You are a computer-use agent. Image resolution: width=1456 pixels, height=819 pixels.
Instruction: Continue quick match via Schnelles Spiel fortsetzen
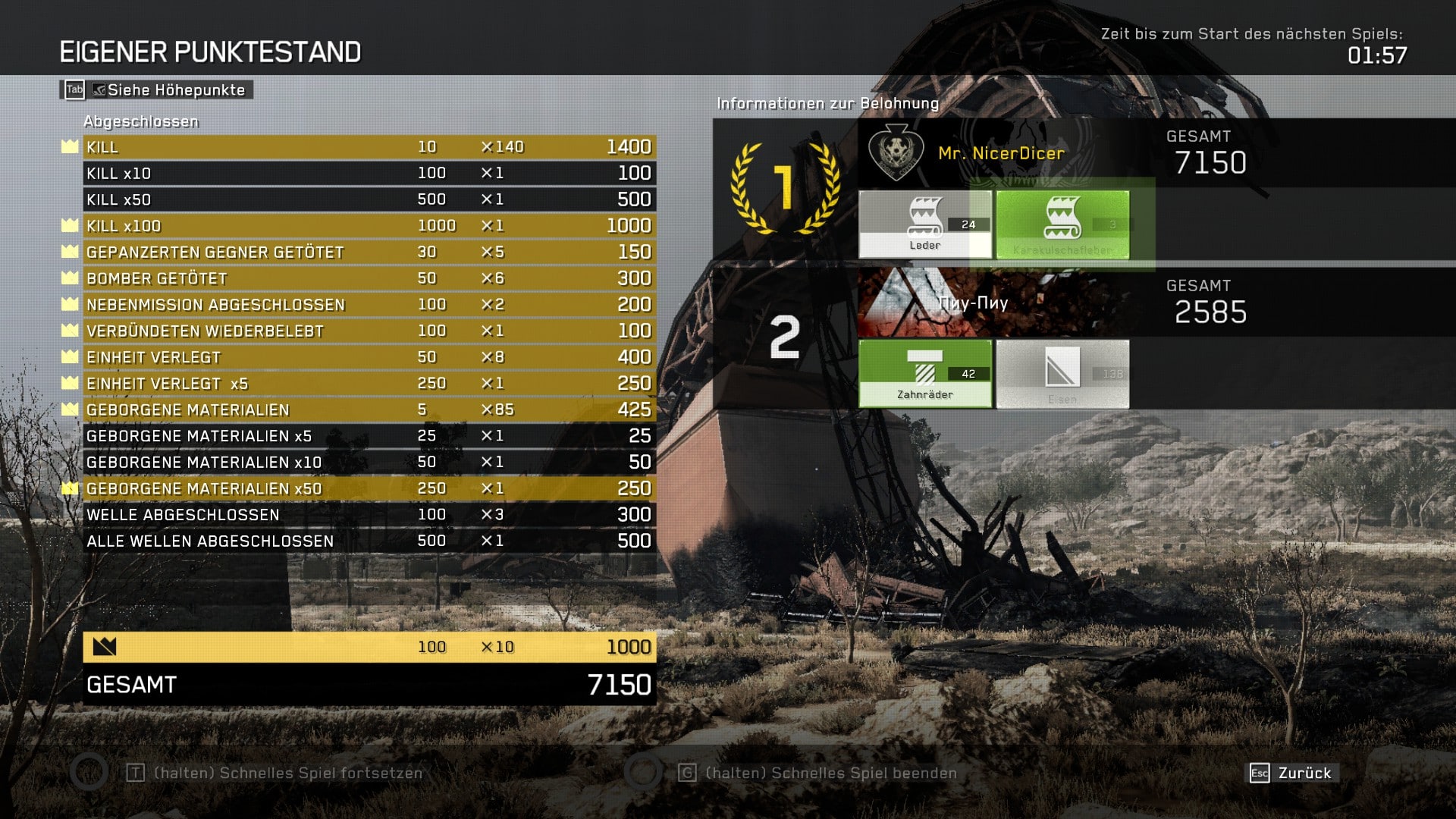click(287, 773)
